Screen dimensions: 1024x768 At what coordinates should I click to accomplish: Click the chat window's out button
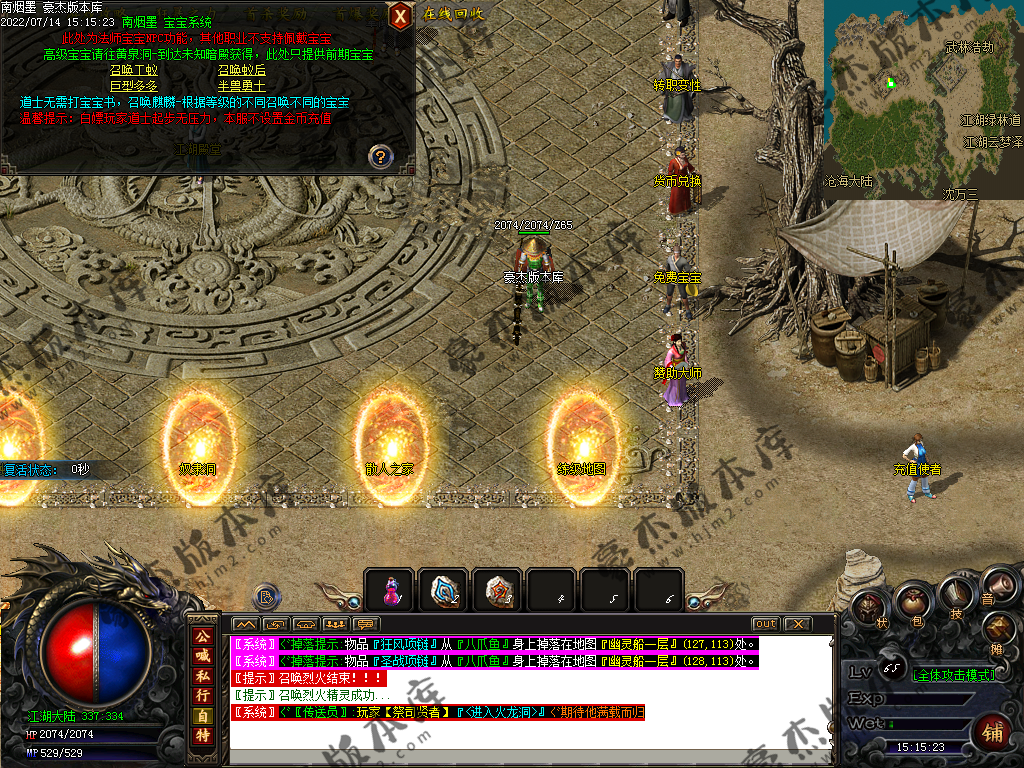(765, 624)
